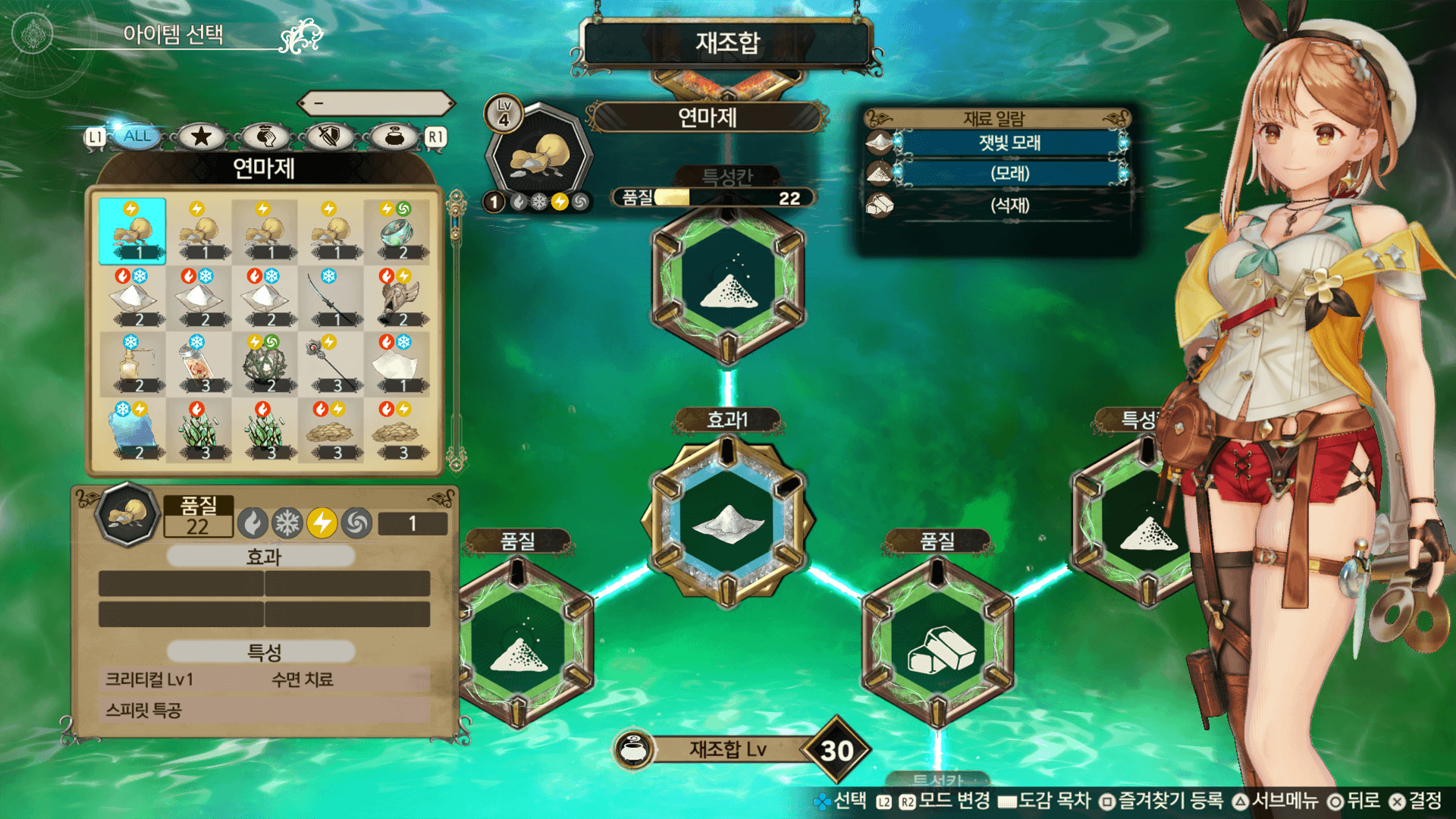Select the curved spear item slot
The height and width of the screenshot is (819, 1456).
(x=331, y=298)
